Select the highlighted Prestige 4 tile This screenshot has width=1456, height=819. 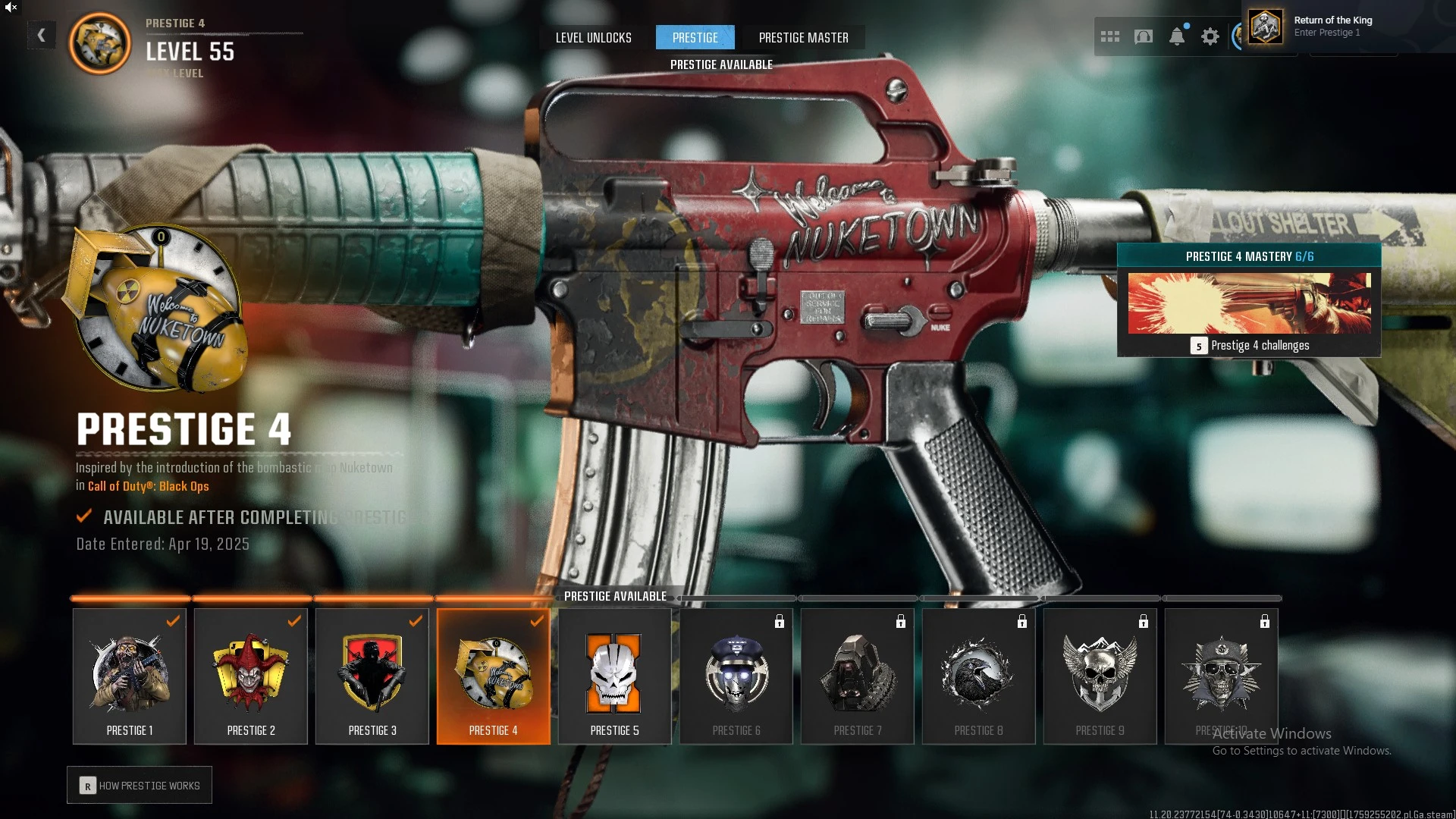tap(494, 676)
